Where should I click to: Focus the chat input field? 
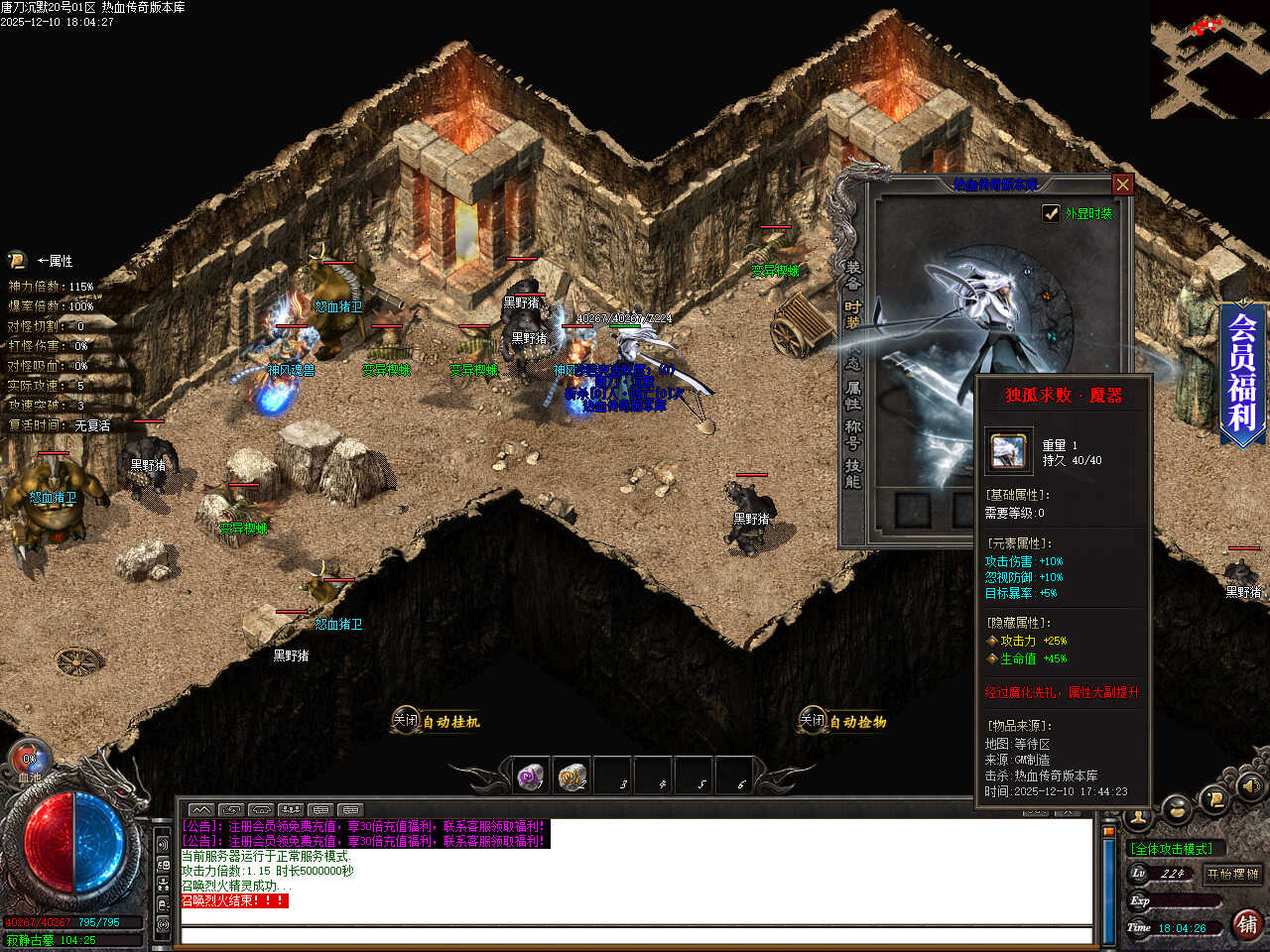tap(635, 935)
